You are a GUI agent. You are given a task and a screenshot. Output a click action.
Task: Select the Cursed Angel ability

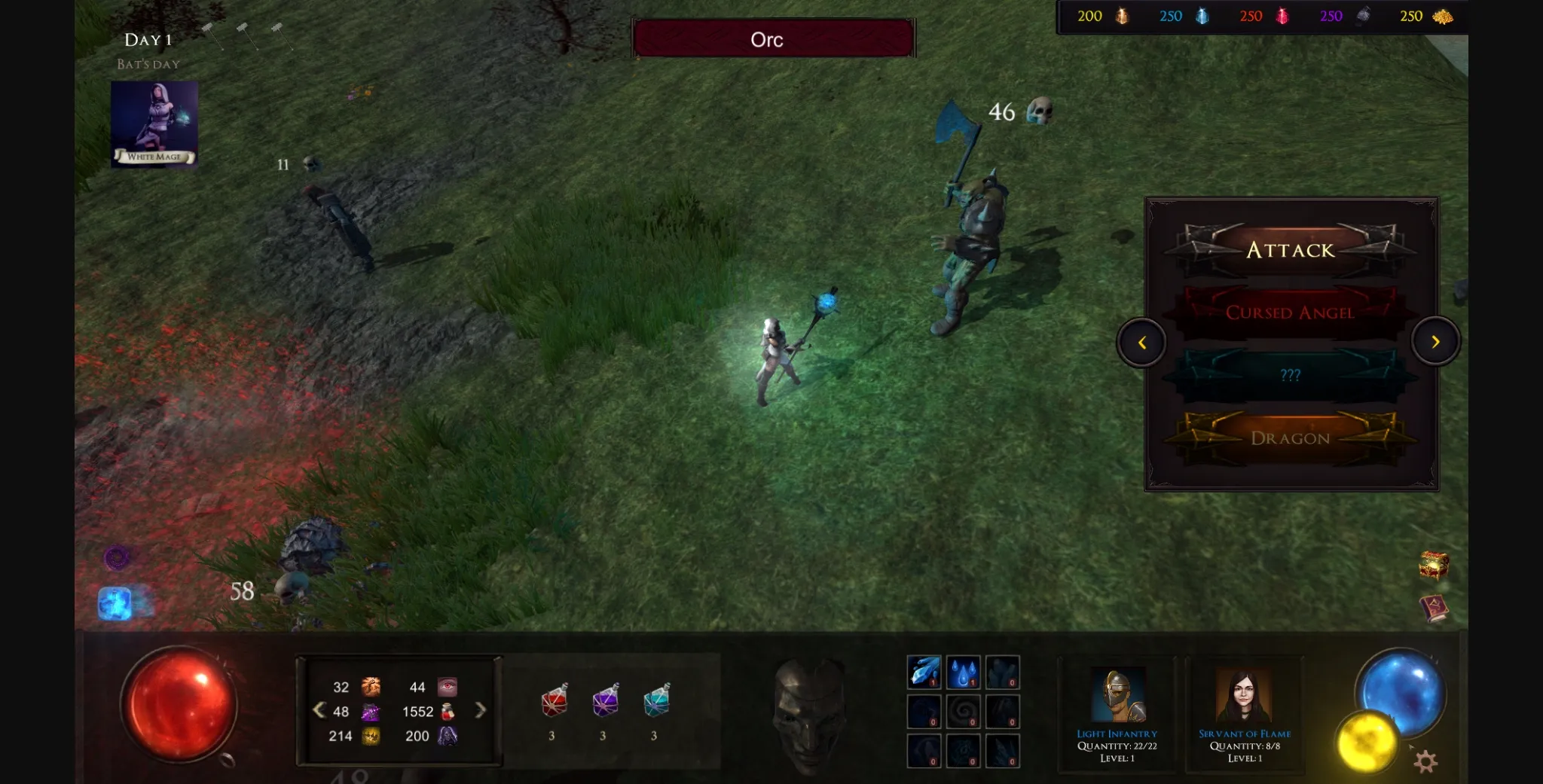1290,312
